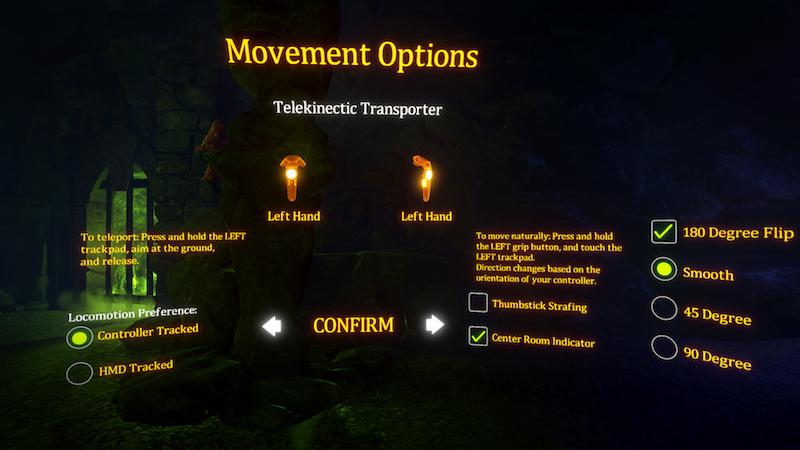This screenshot has width=800, height=450.
Task: Toggle the Center Room Indicator checkbox
Action: (478, 336)
